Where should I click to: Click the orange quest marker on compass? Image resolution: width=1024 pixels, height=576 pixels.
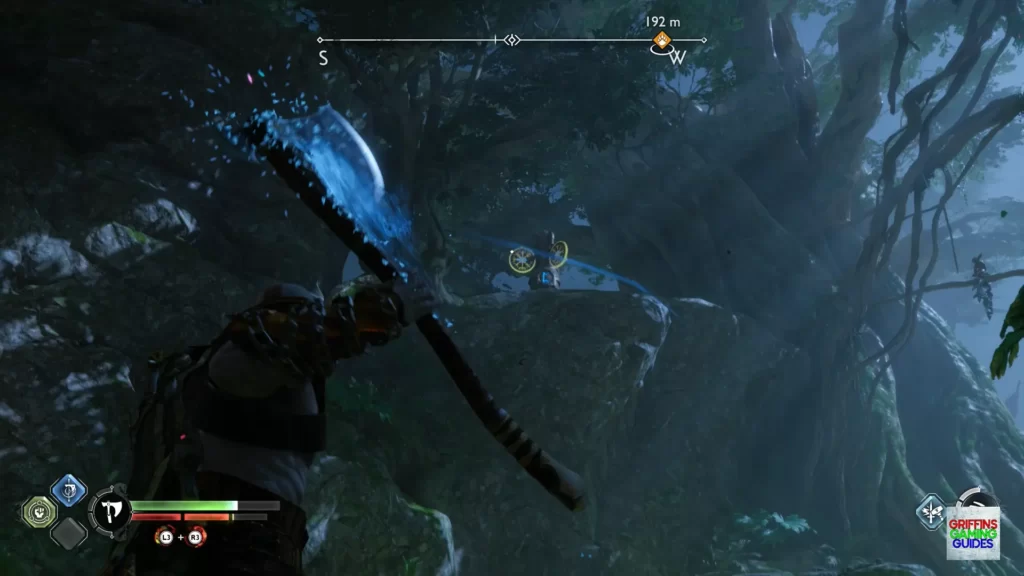click(x=661, y=40)
